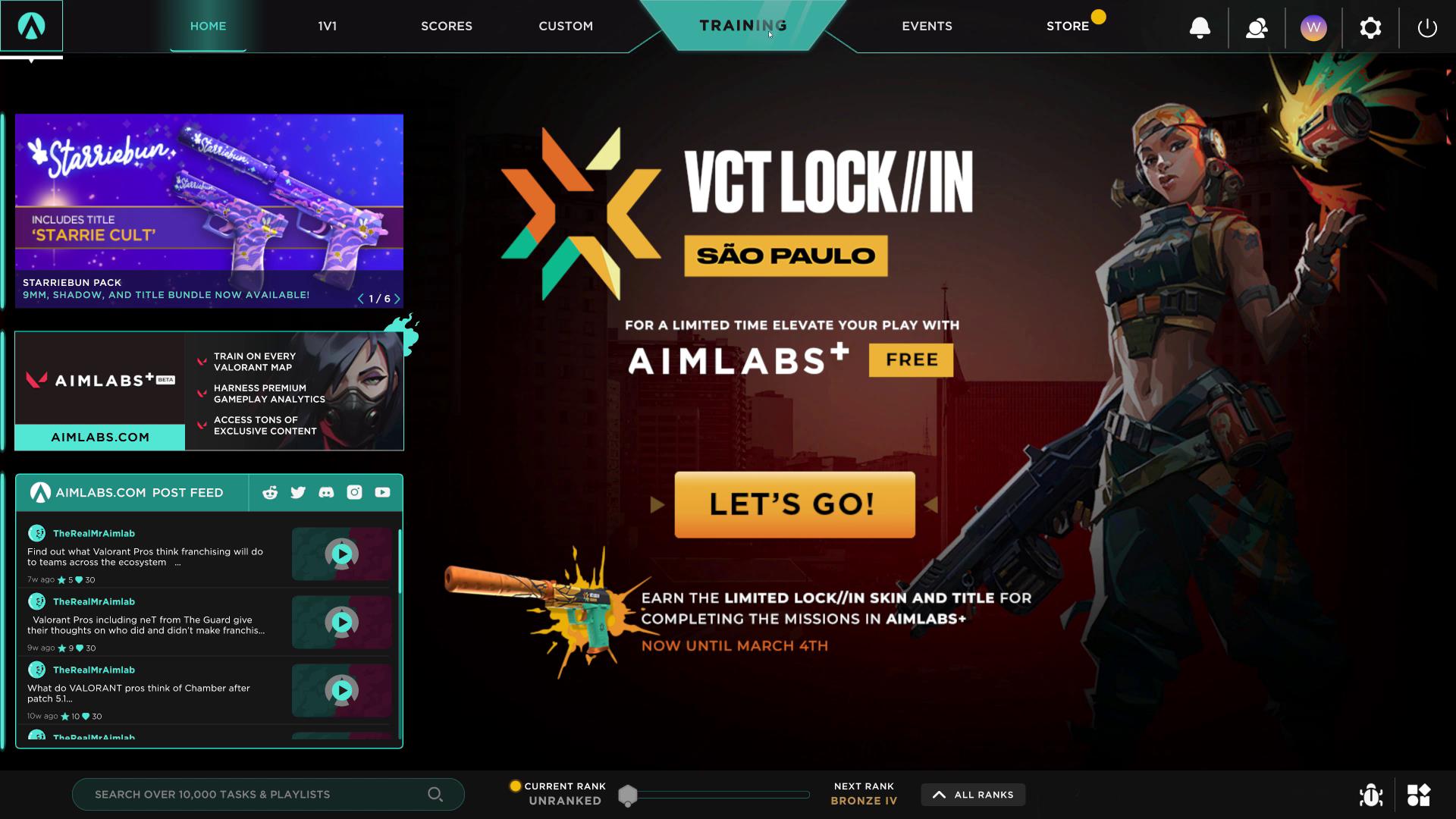1456x819 pixels.
Task: Click the search magnifier icon
Action: tap(436, 794)
